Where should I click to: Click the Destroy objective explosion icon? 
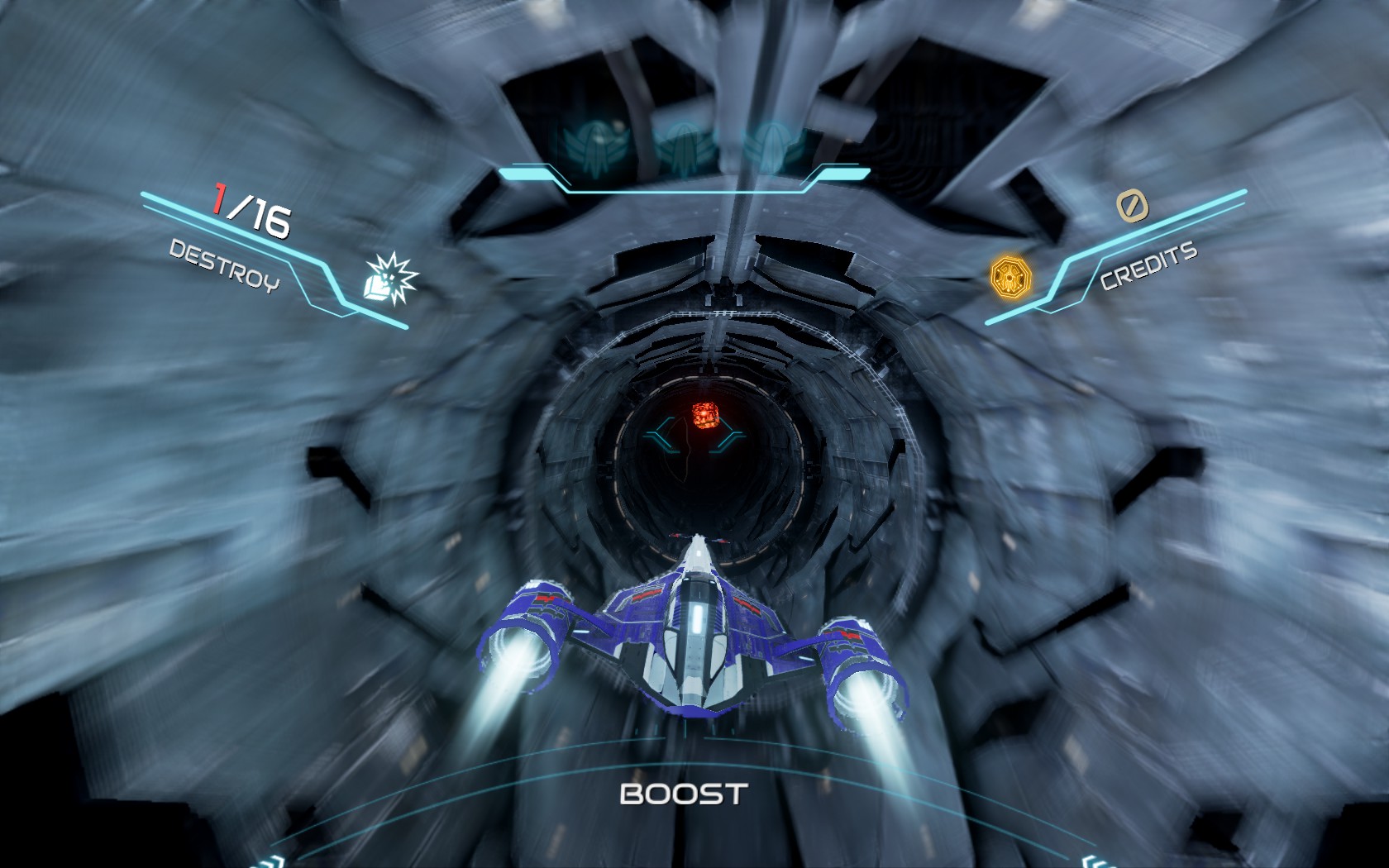coord(392,279)
